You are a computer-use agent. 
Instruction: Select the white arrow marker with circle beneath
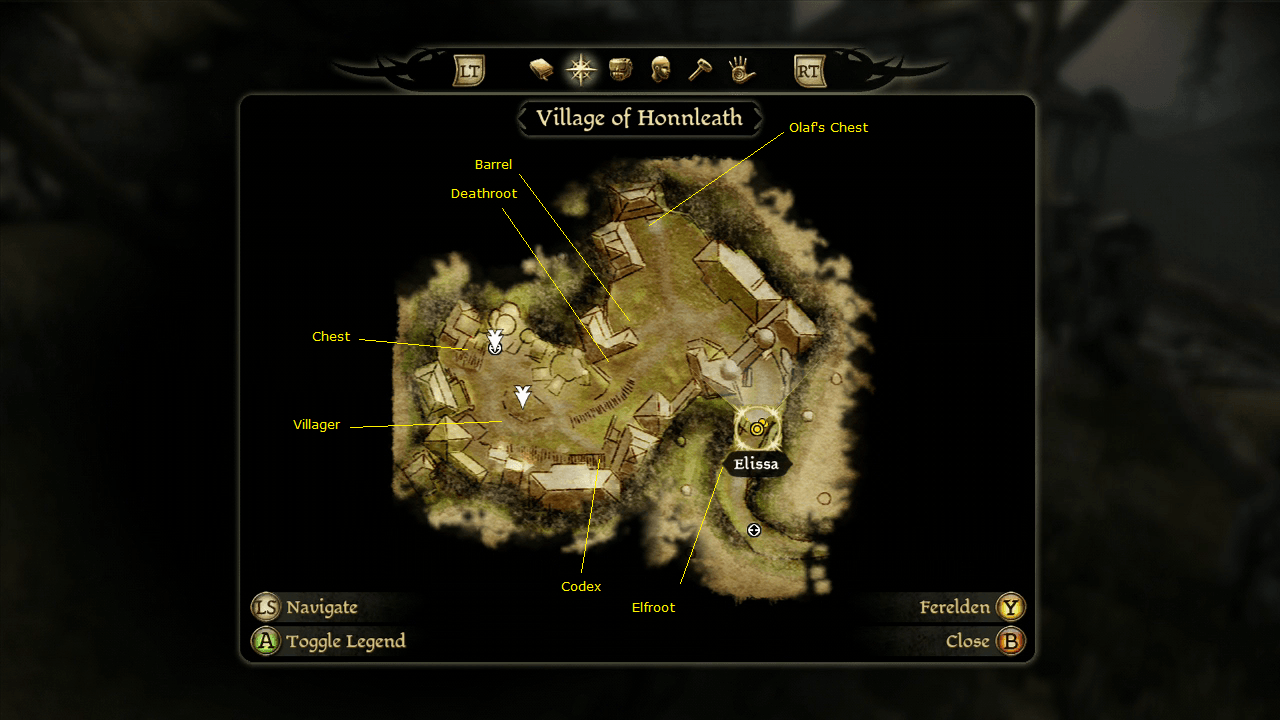pyautogui.click(x=495, y=342)
